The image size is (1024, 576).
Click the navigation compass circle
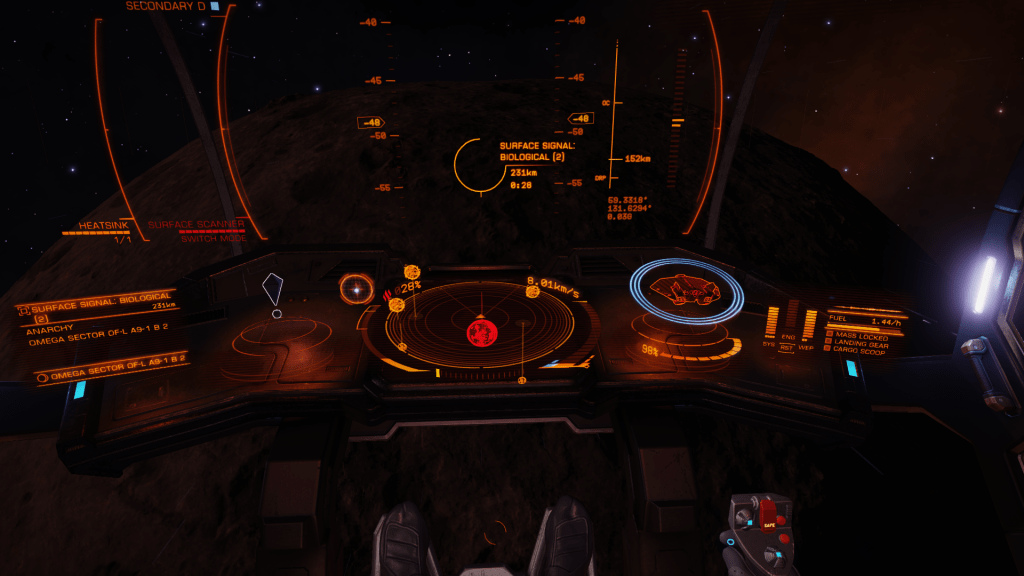(x=354, y=289)
